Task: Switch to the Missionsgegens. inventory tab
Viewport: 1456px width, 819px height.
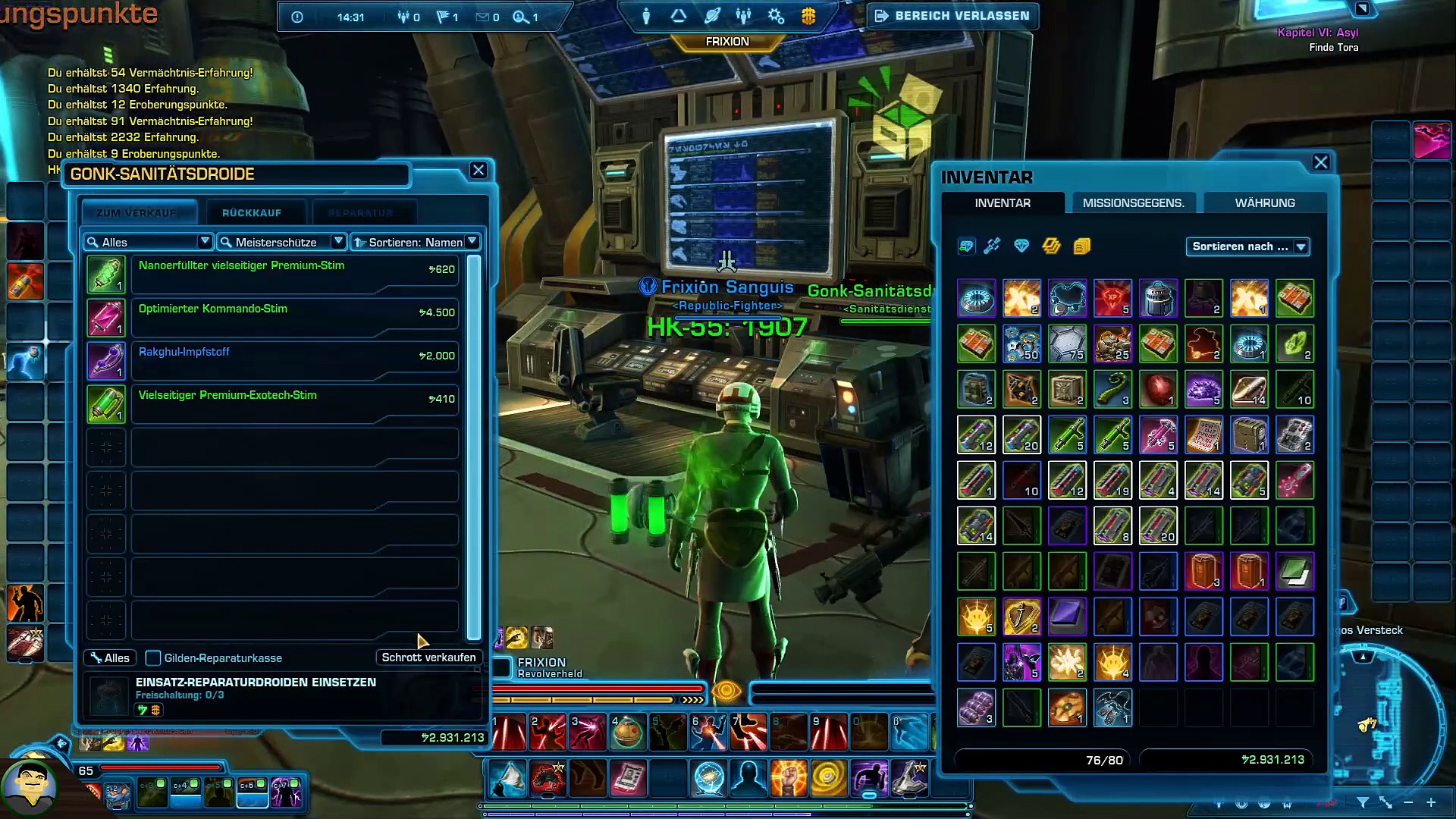Action: [1133, 203]
